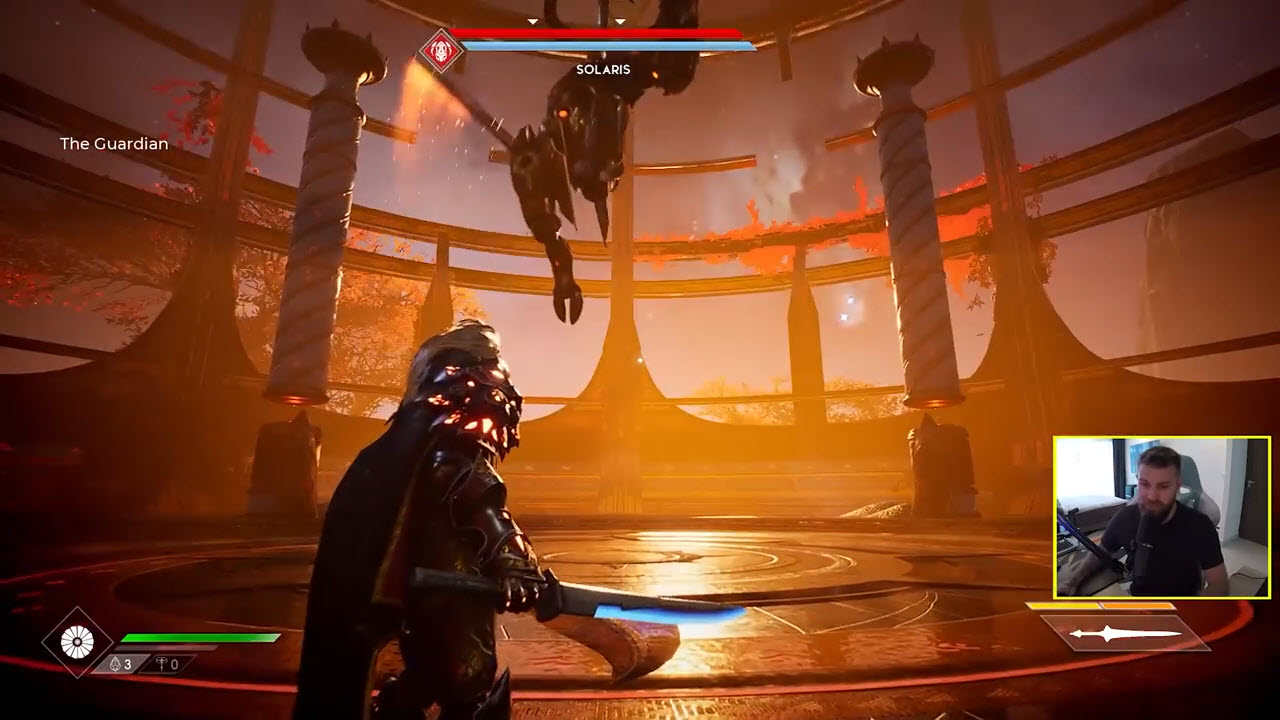Open The Guardian objective label

click(x=113, y=144)
